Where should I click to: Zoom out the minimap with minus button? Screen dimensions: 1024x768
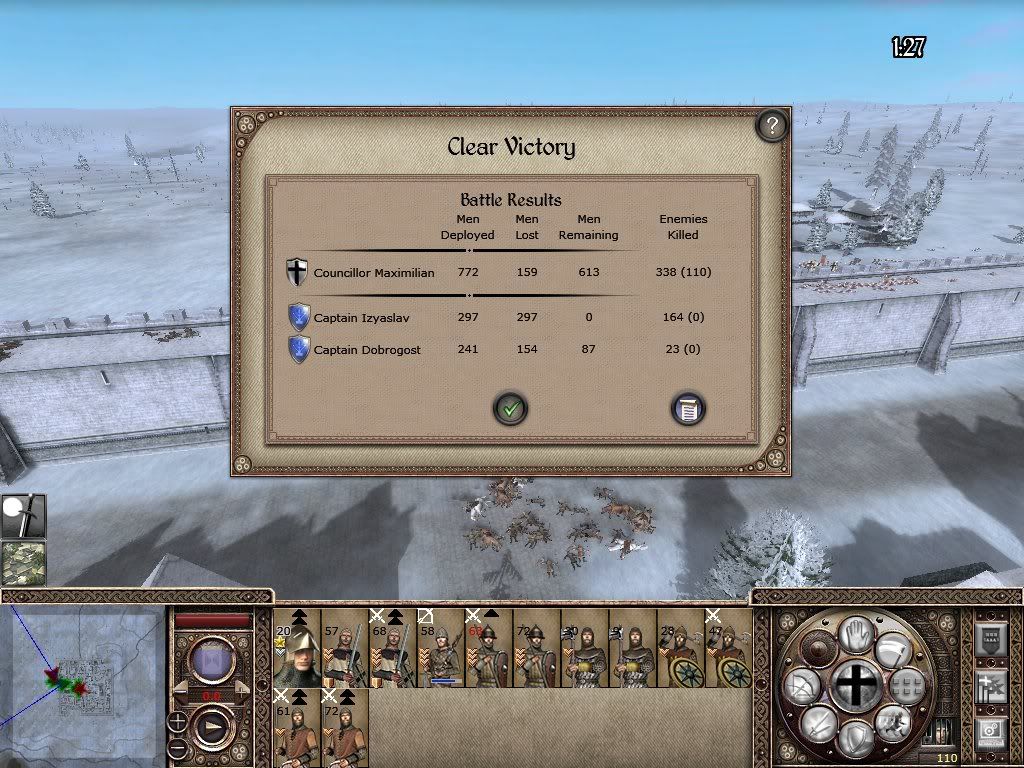(x=177, y=747)
